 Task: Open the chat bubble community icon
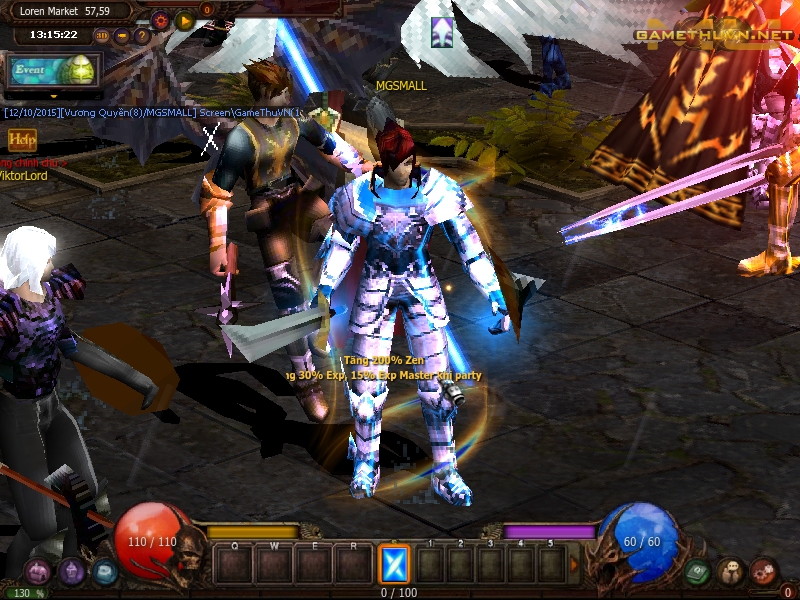731,572
